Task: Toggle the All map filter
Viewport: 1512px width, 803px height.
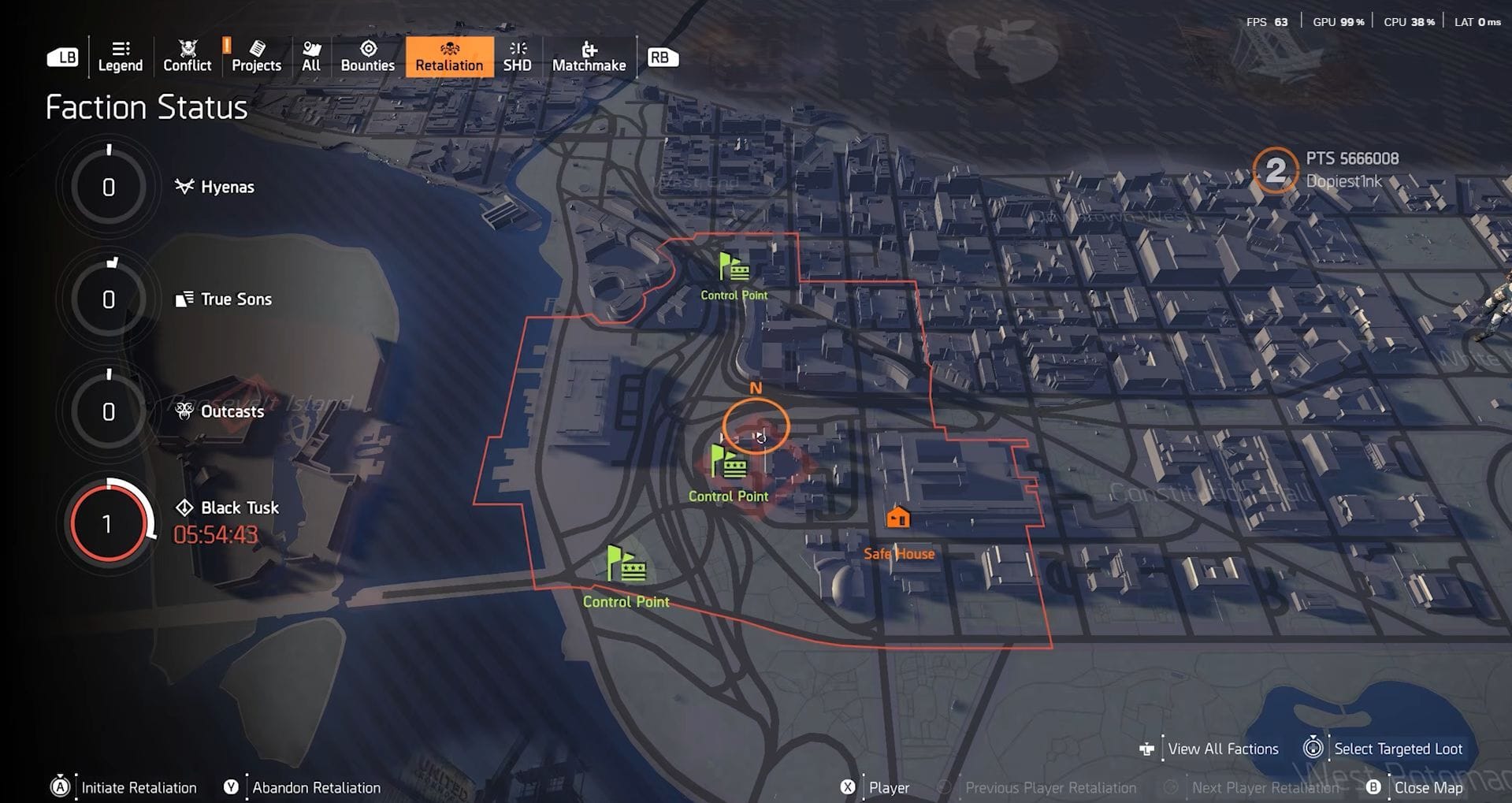Action: [x=310, y=50]
